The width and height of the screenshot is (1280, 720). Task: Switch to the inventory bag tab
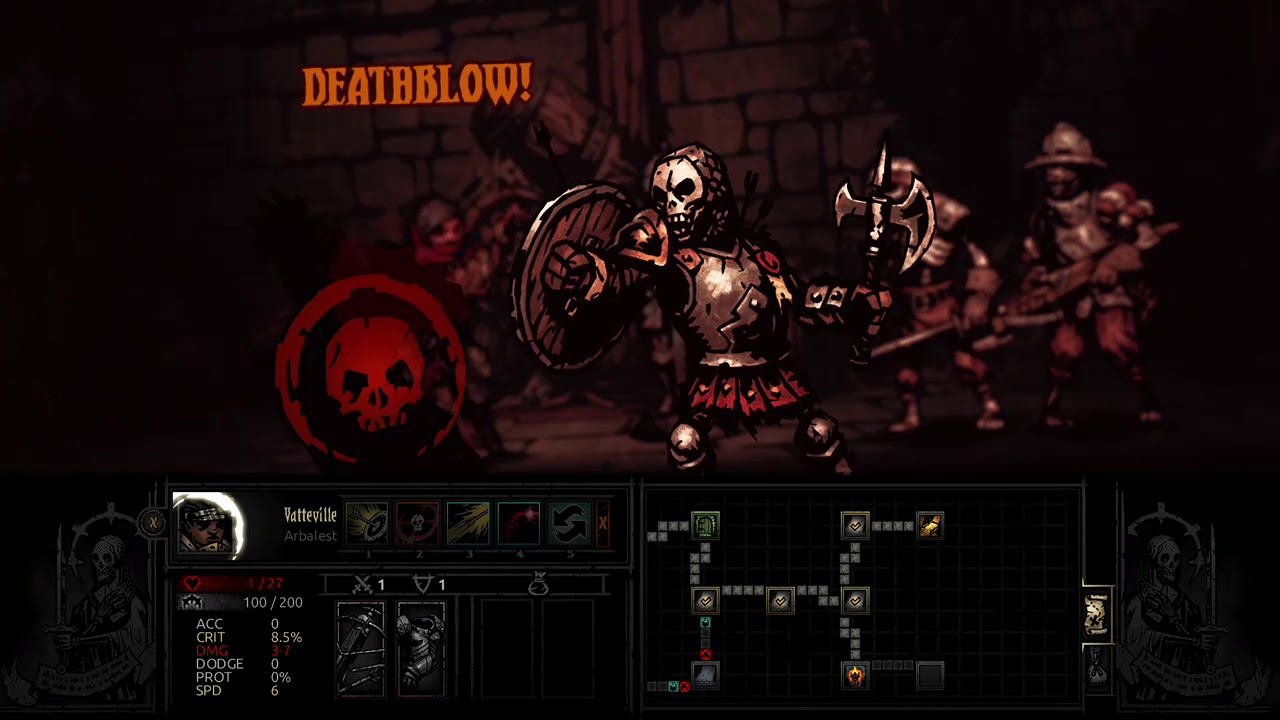click(1097, 667)
